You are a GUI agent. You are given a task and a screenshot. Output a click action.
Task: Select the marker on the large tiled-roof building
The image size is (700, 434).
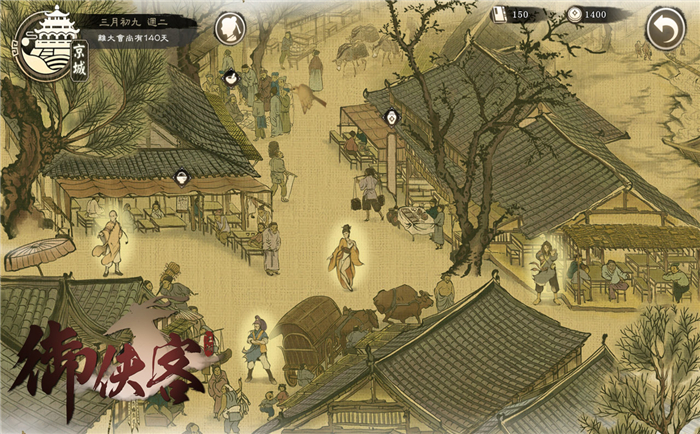tap(393, 117)
